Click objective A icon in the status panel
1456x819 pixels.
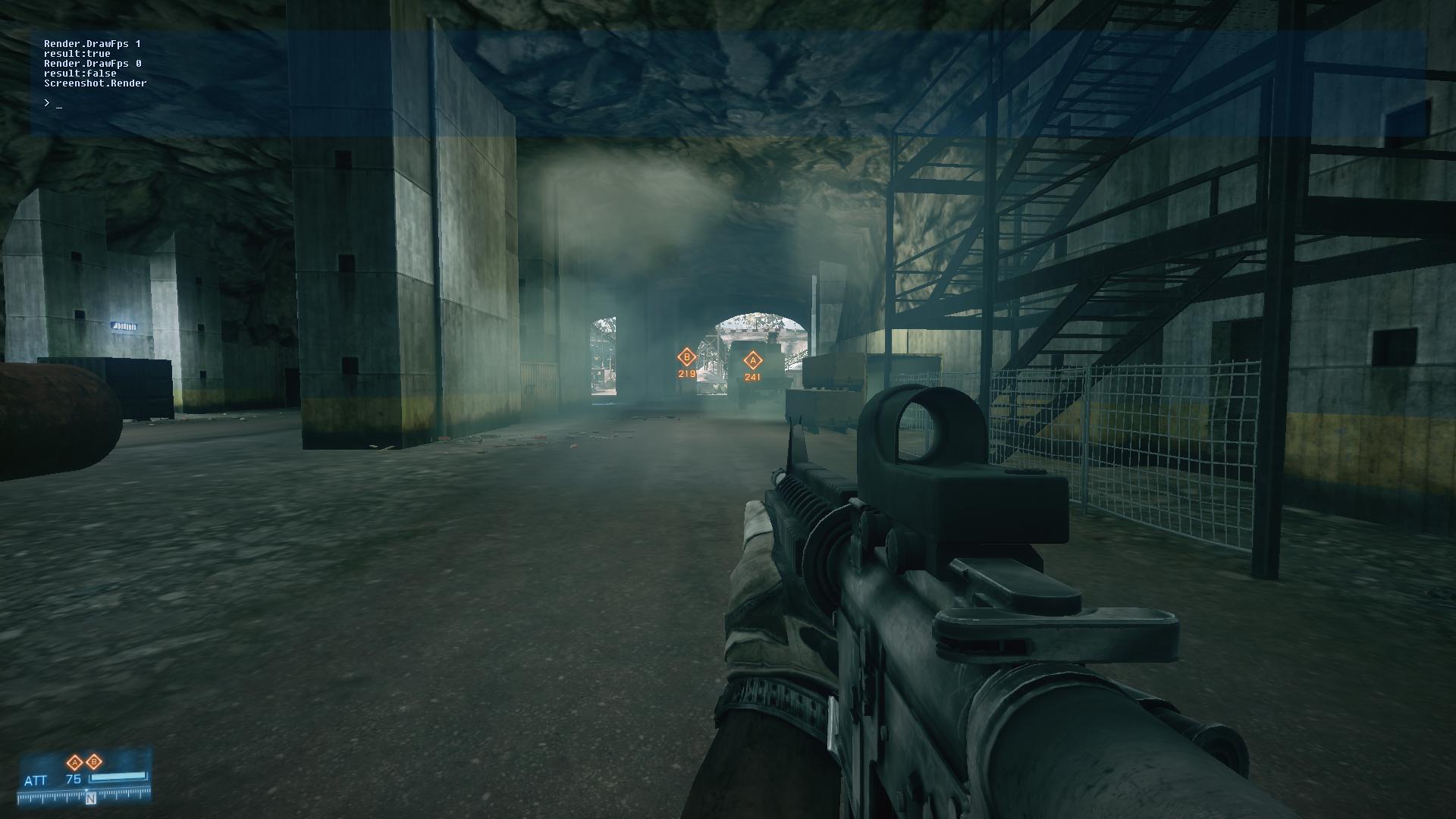(x=75, y=762)
